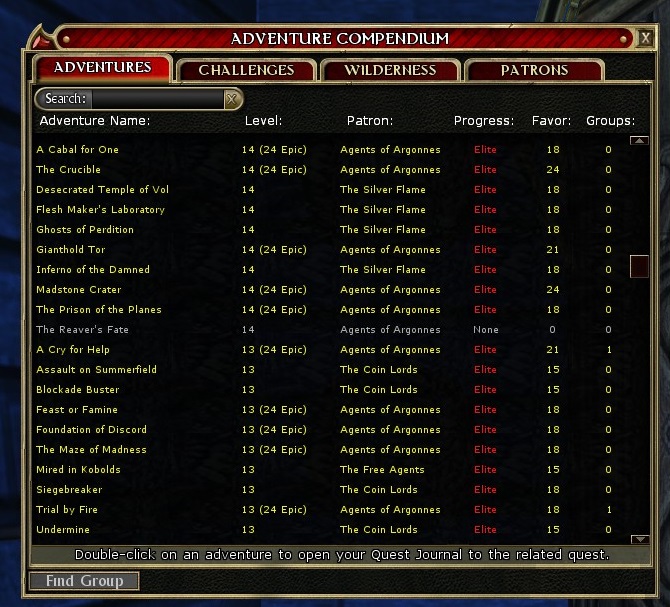The width and height of the screenshot is (670, 607).
Task: Show the Patrons tab
Action: [534, 70]
